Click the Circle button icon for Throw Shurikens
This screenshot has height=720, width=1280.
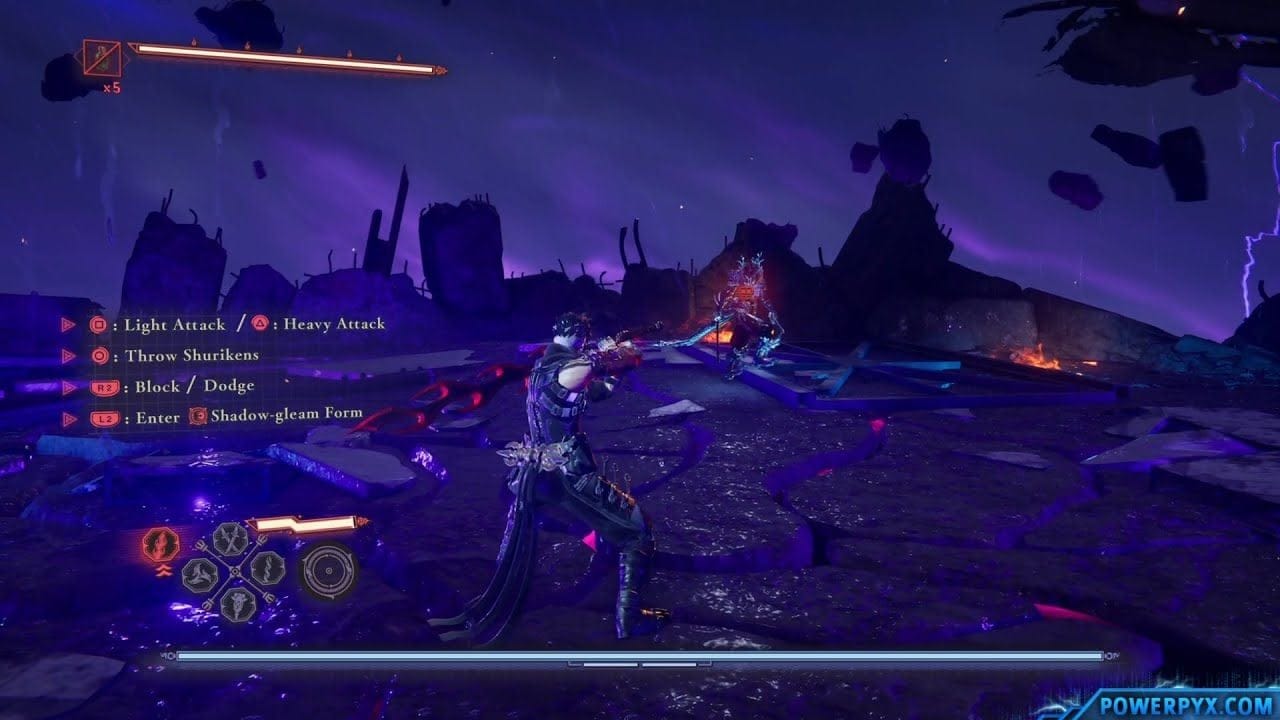coord(99,354)
